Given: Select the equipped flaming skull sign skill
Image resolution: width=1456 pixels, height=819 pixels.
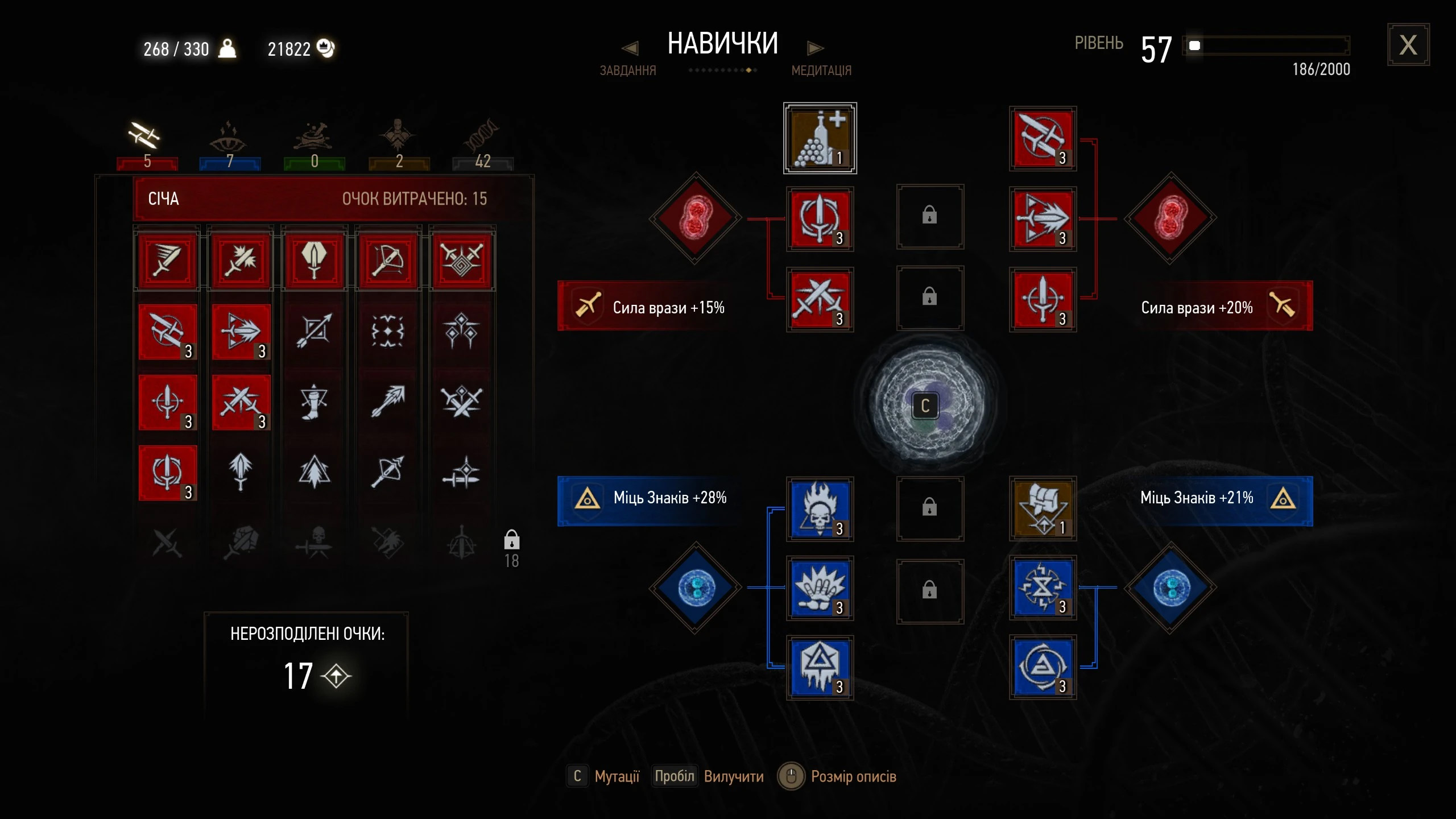Looking at the screenshot, I should pos(820,509).
